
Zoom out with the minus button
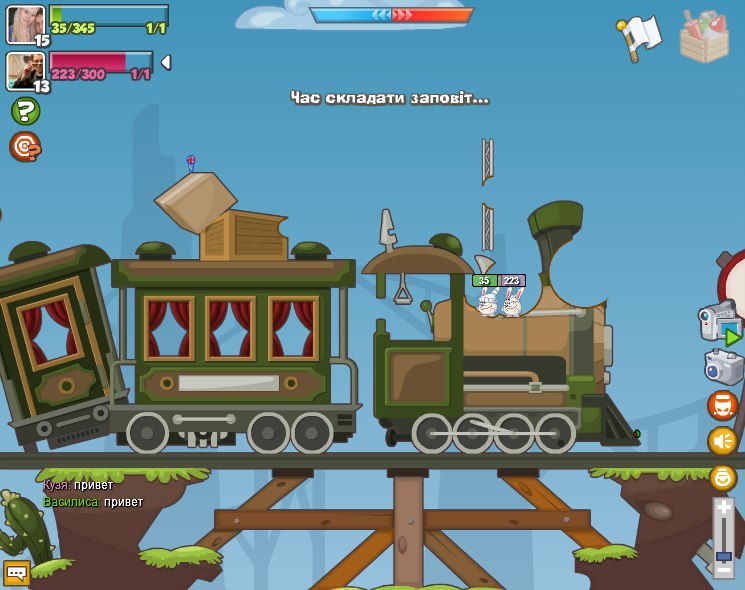[x=724, y=568]
